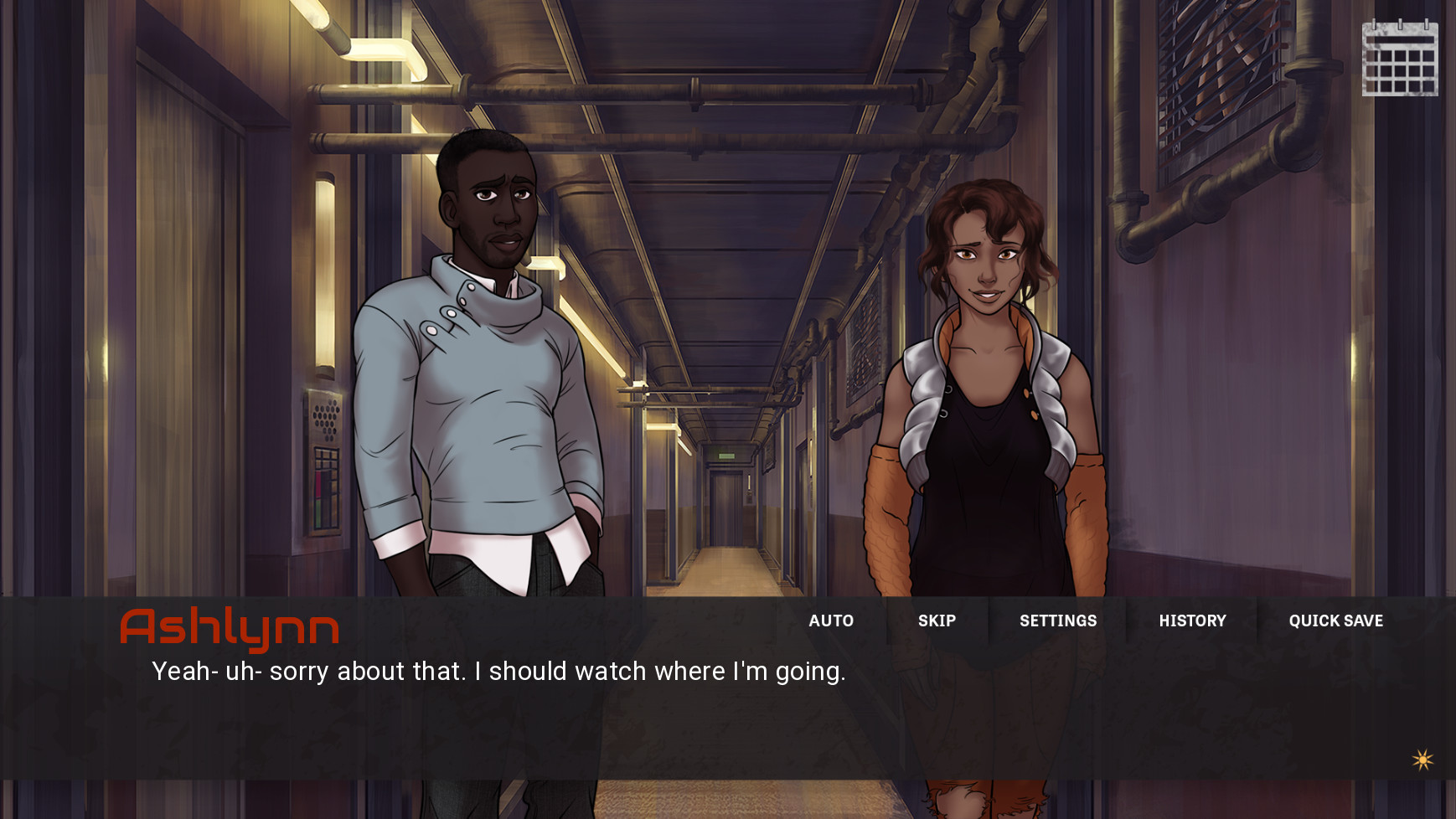This screenshot has width=1456, height=819.
Task: Activate QUICK SAVE to store progress
Action: [x=1335, y=621]
